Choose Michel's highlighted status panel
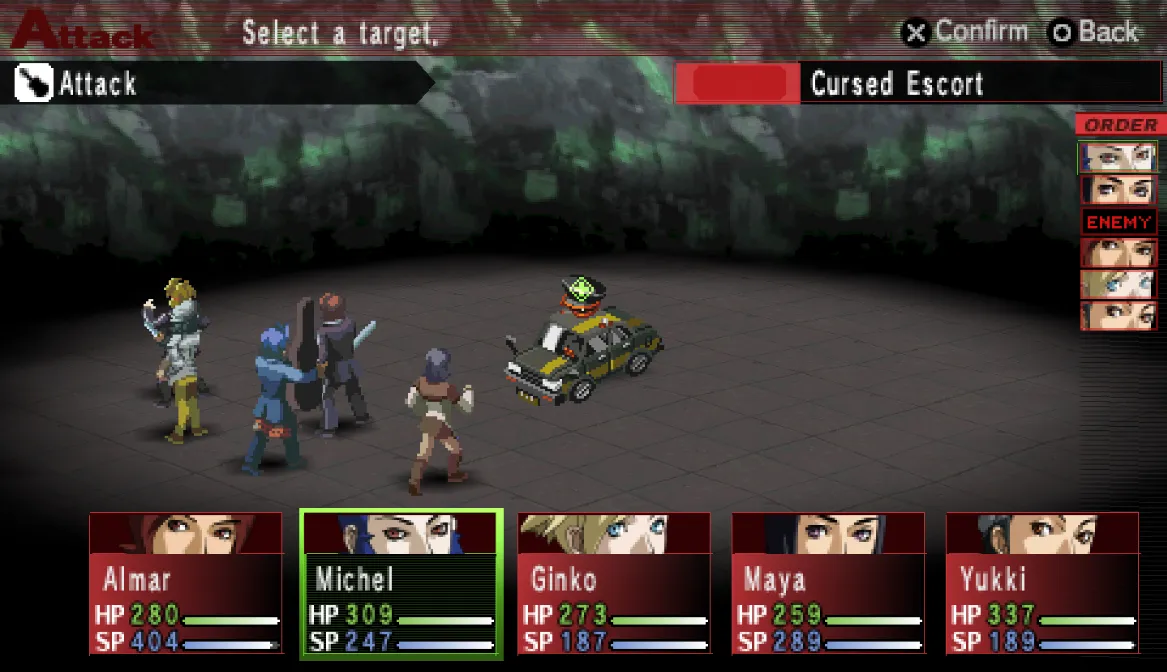 (400, 583)
